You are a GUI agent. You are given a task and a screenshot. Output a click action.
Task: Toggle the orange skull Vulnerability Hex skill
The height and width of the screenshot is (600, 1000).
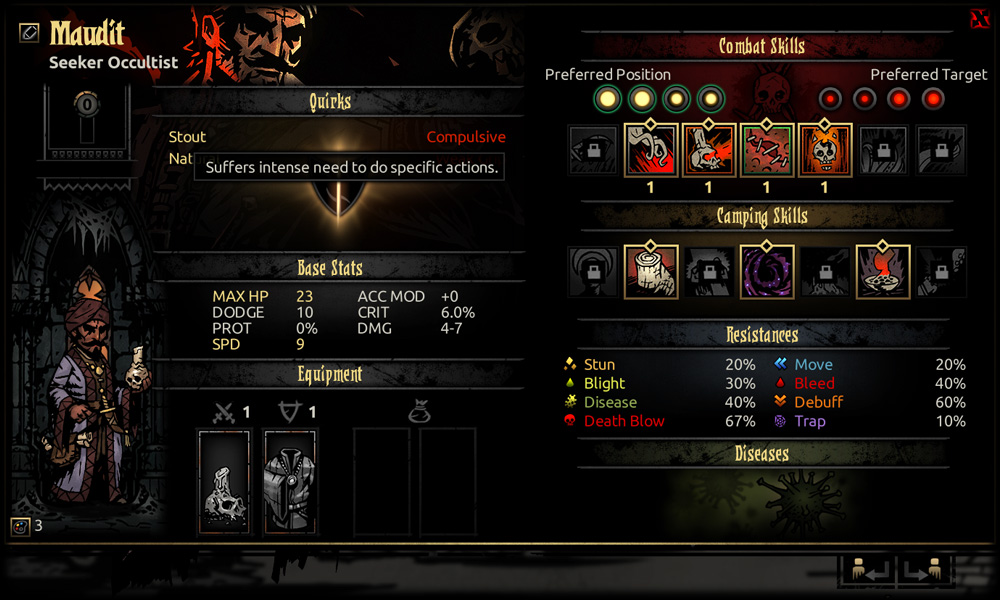[825, 151]
